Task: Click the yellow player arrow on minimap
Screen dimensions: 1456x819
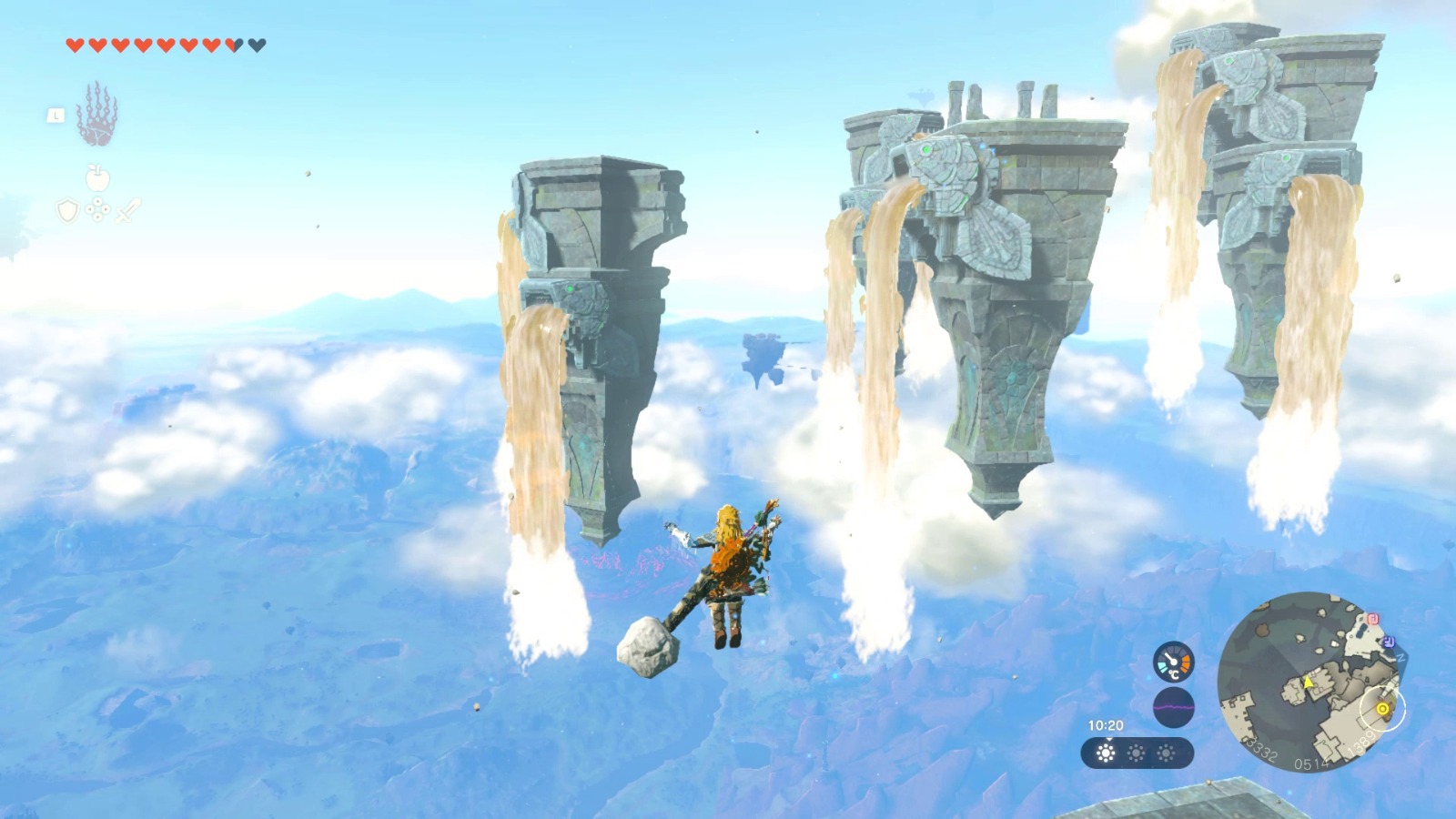Action: [x=1309, y=682]
